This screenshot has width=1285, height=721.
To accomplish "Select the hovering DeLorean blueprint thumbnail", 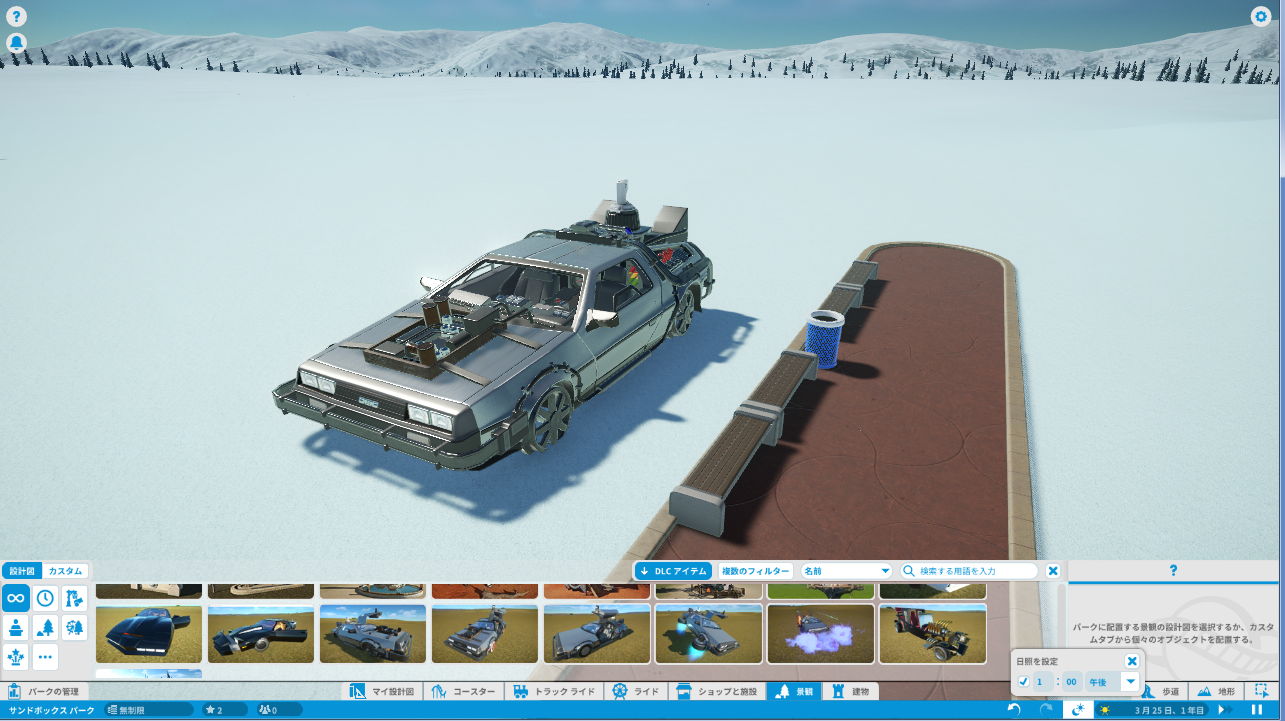I will point(709,633).
